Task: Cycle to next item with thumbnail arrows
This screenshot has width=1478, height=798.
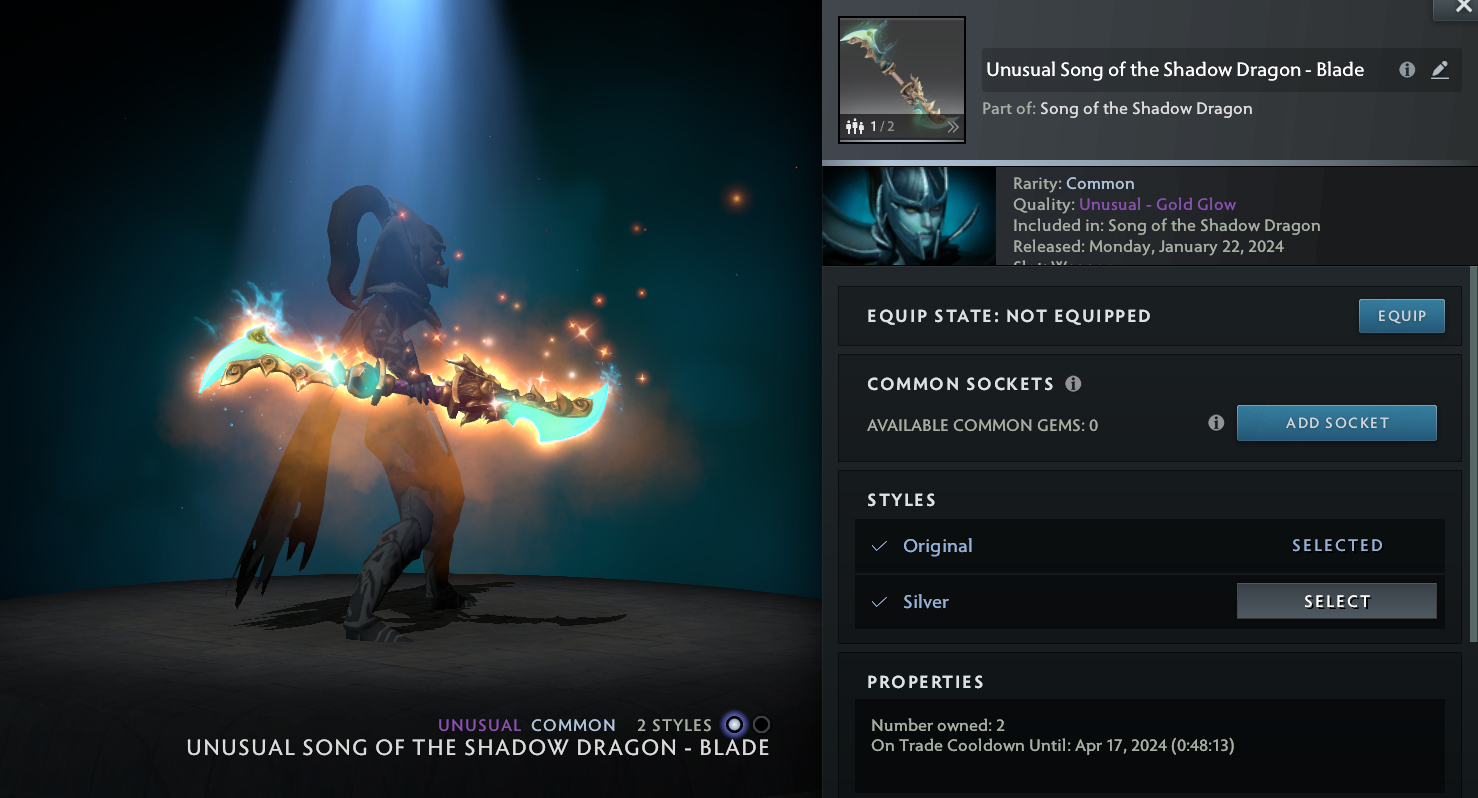Action: (952, 127)
